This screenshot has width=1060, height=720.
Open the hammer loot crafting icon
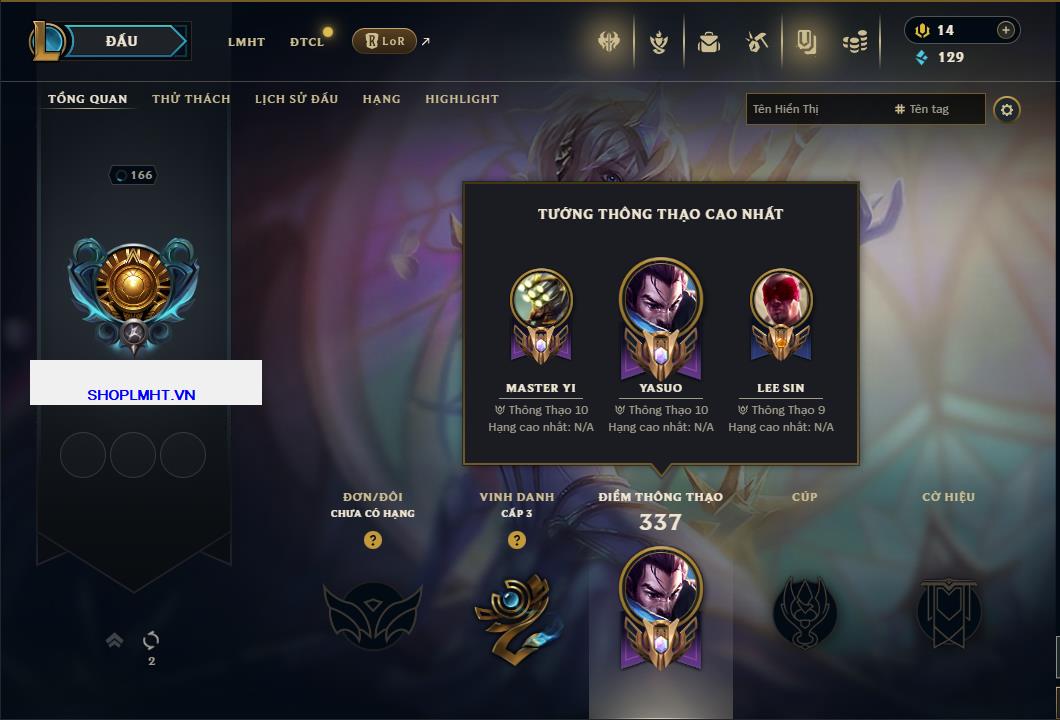tap(756, 42)
